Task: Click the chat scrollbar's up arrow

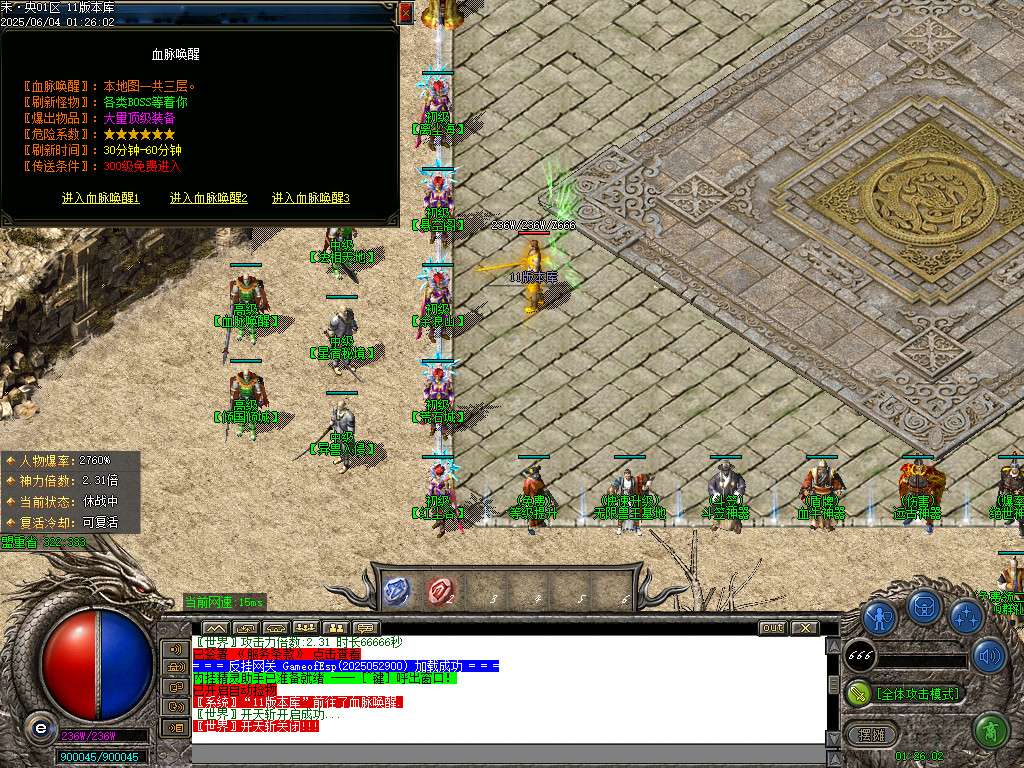Action: coord(833,646)
